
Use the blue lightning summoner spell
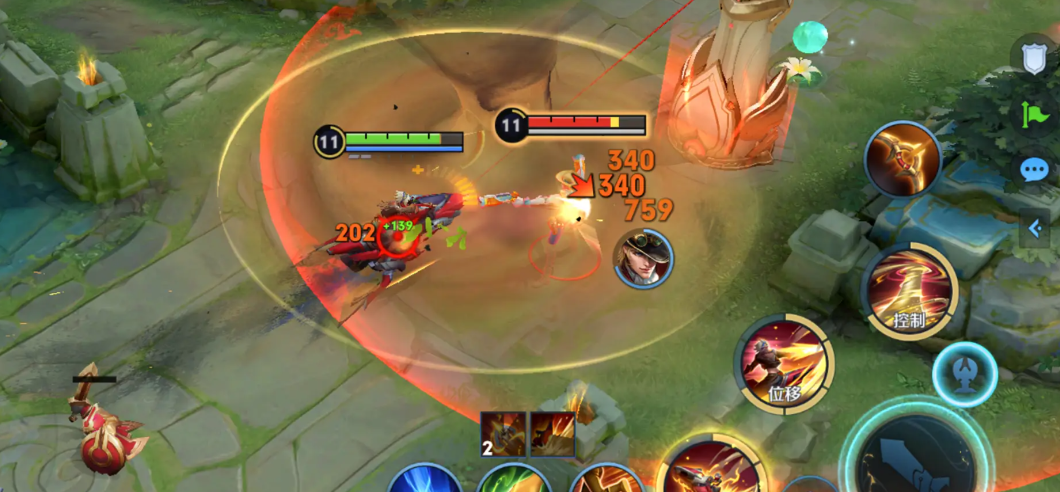(425, 480)
